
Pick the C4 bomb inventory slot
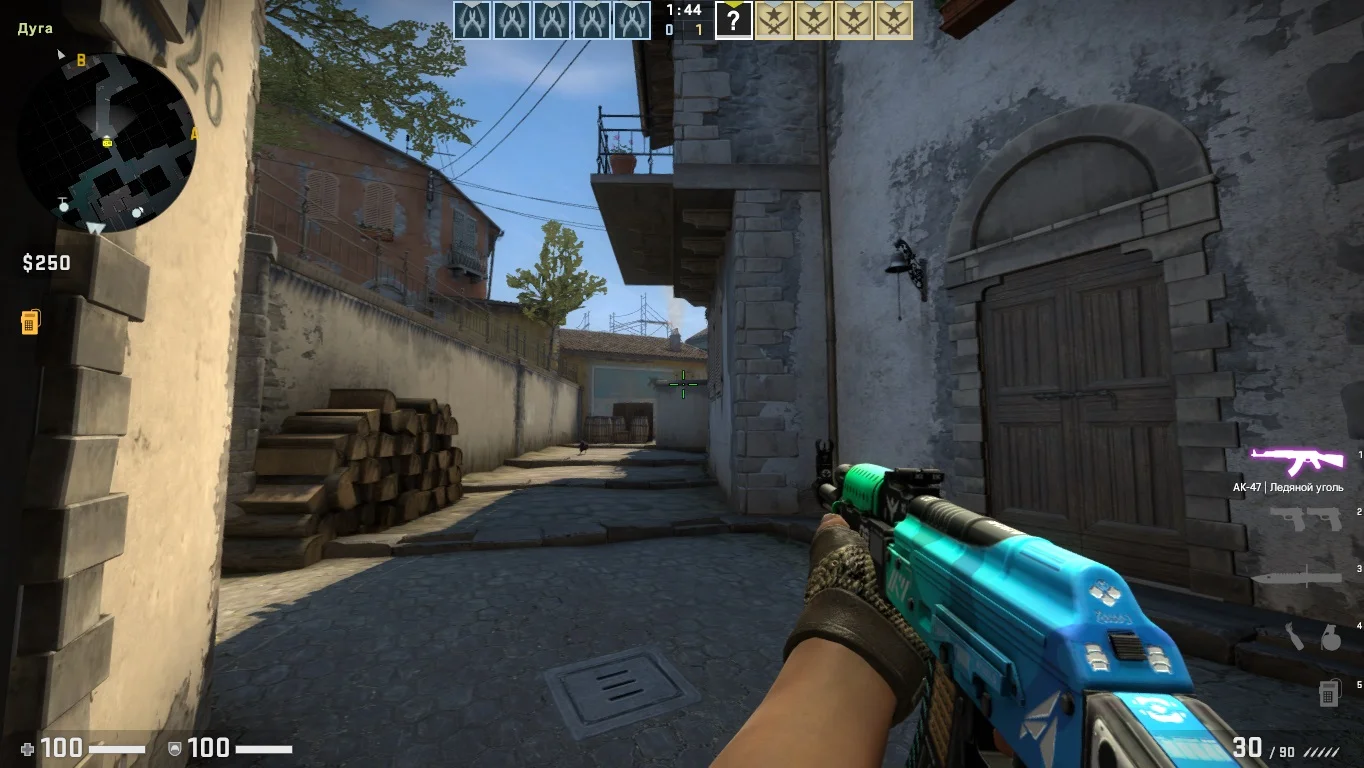[x=1329, y=691]
